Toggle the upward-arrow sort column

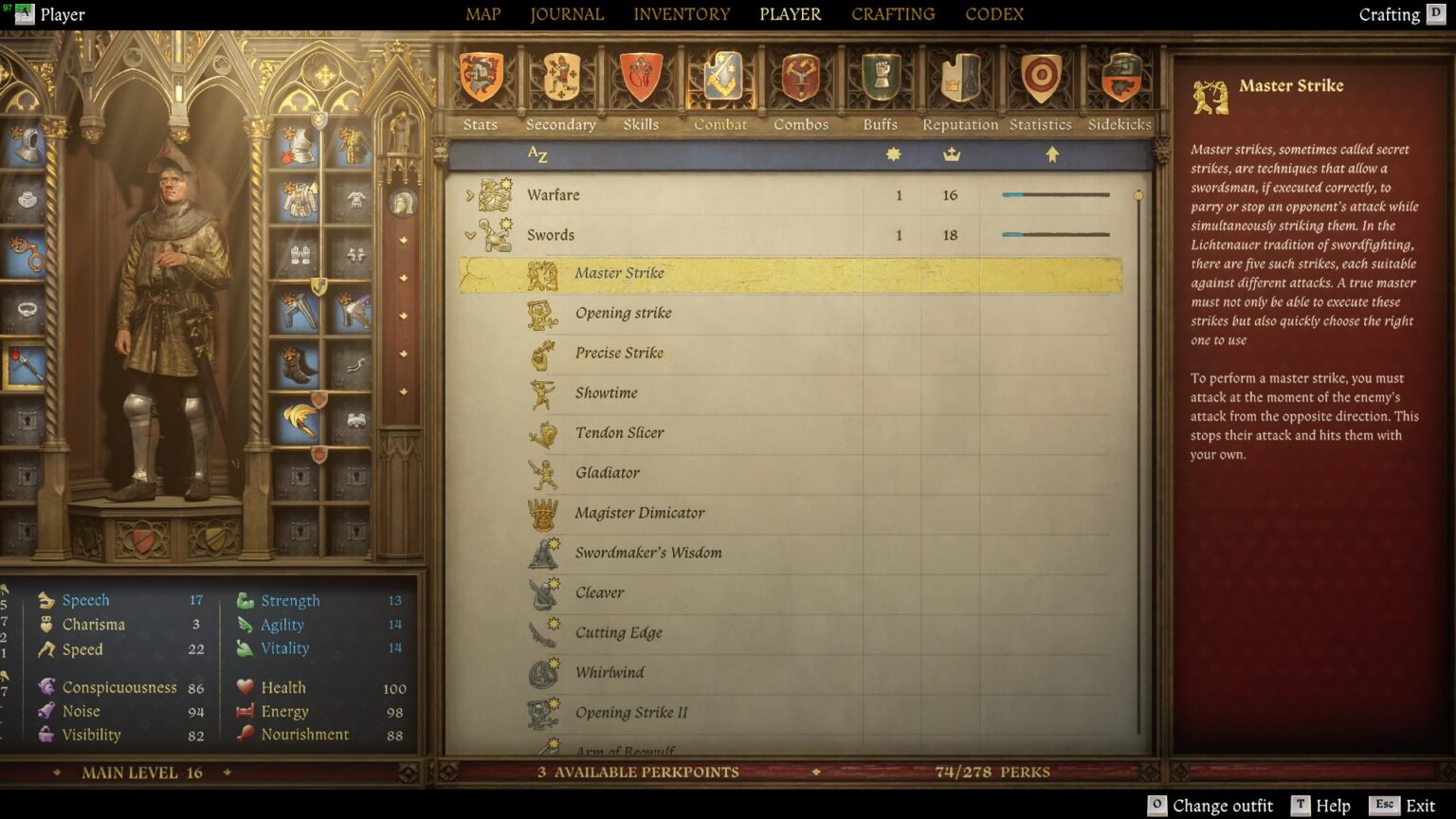[1052, 155]
